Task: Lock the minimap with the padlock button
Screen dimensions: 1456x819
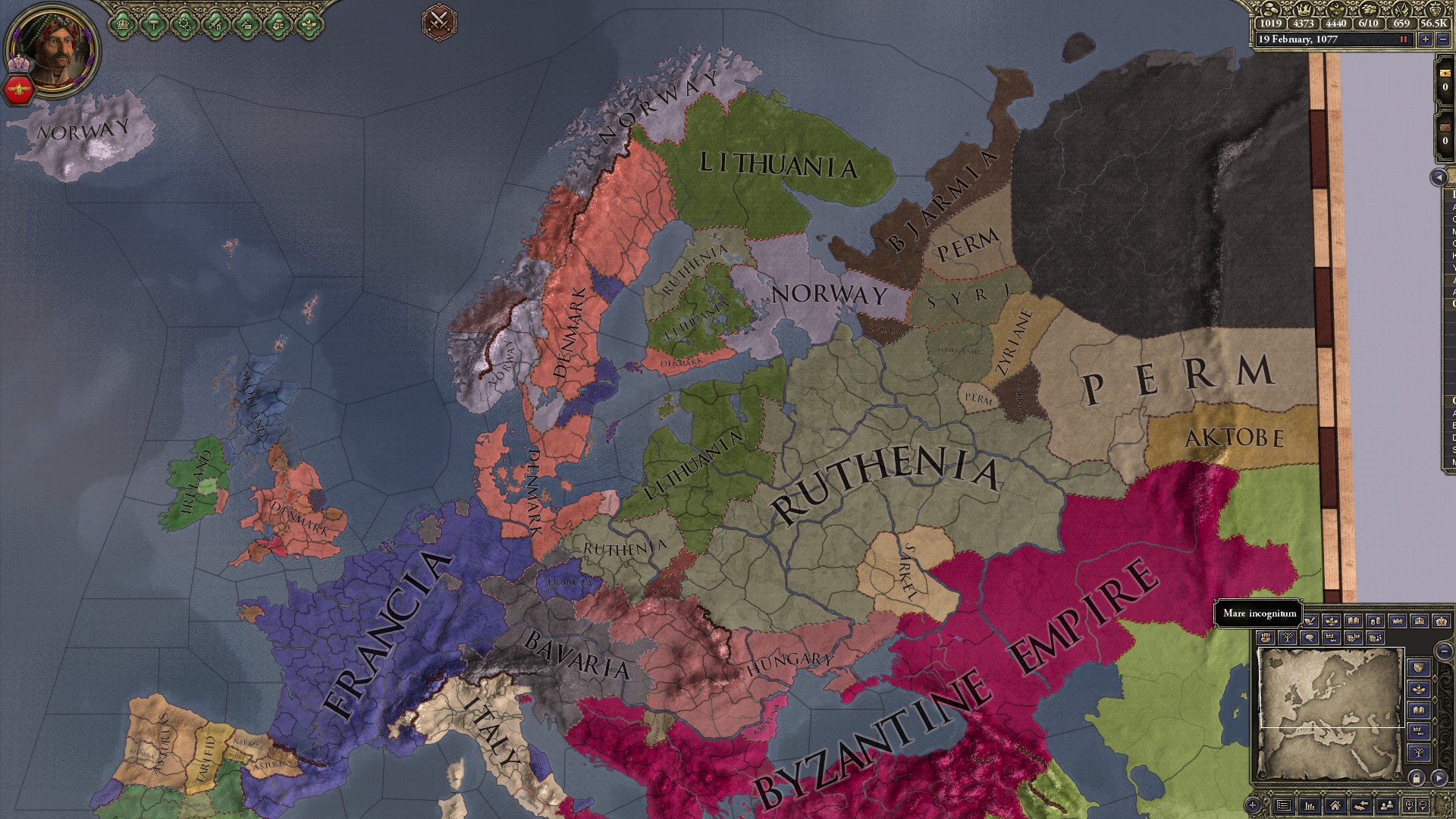Action: coord(1417,779)
